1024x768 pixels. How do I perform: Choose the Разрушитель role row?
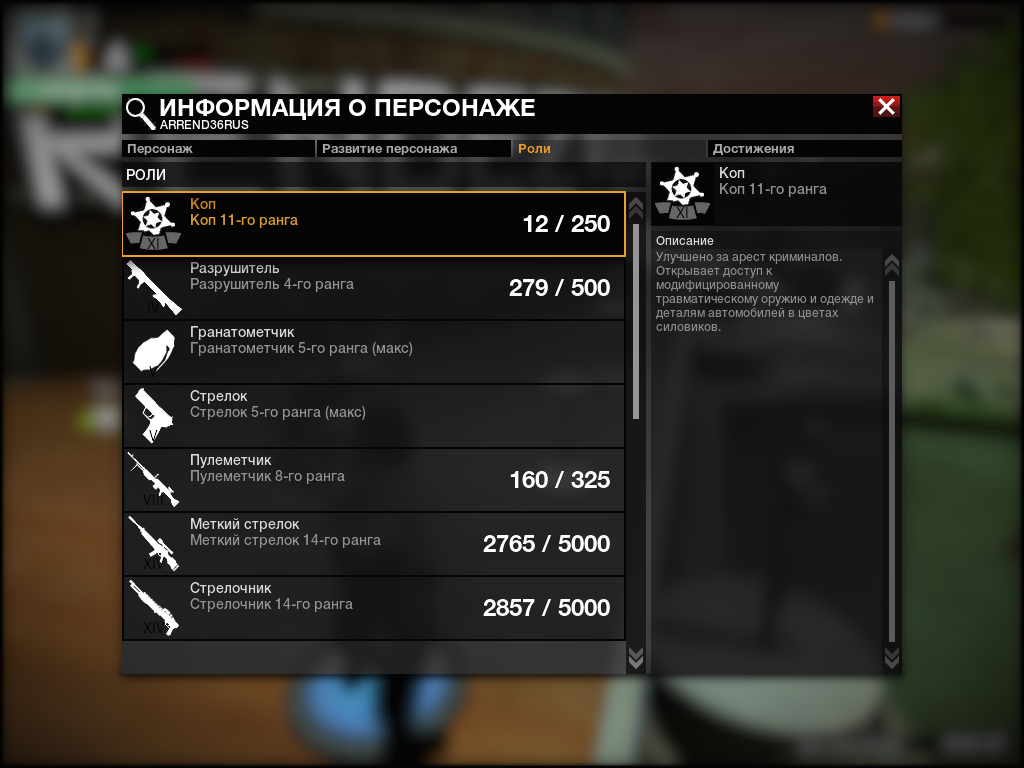coord(373,288)
